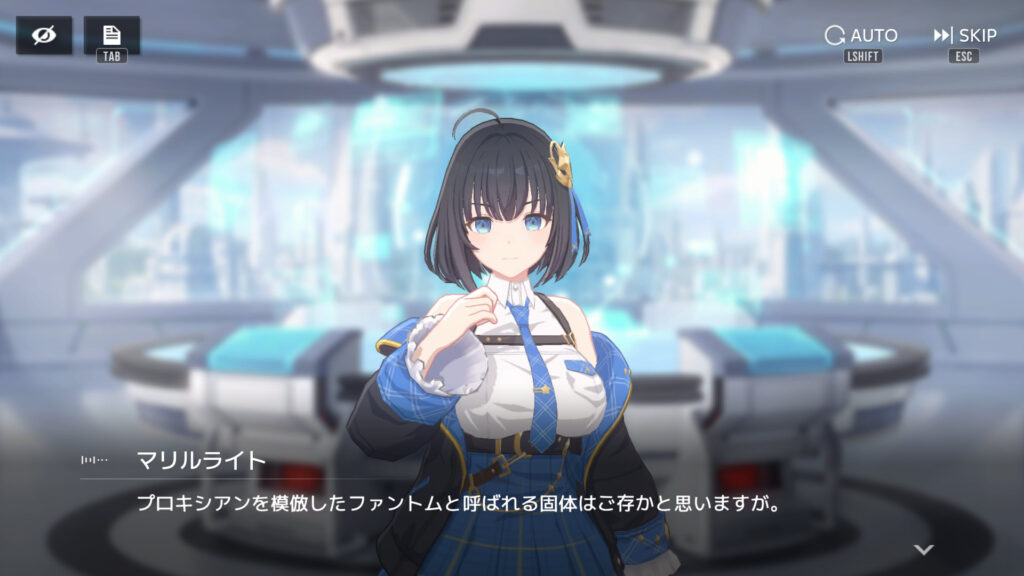Open the dialogue log document icon

(x=112, y=35)
